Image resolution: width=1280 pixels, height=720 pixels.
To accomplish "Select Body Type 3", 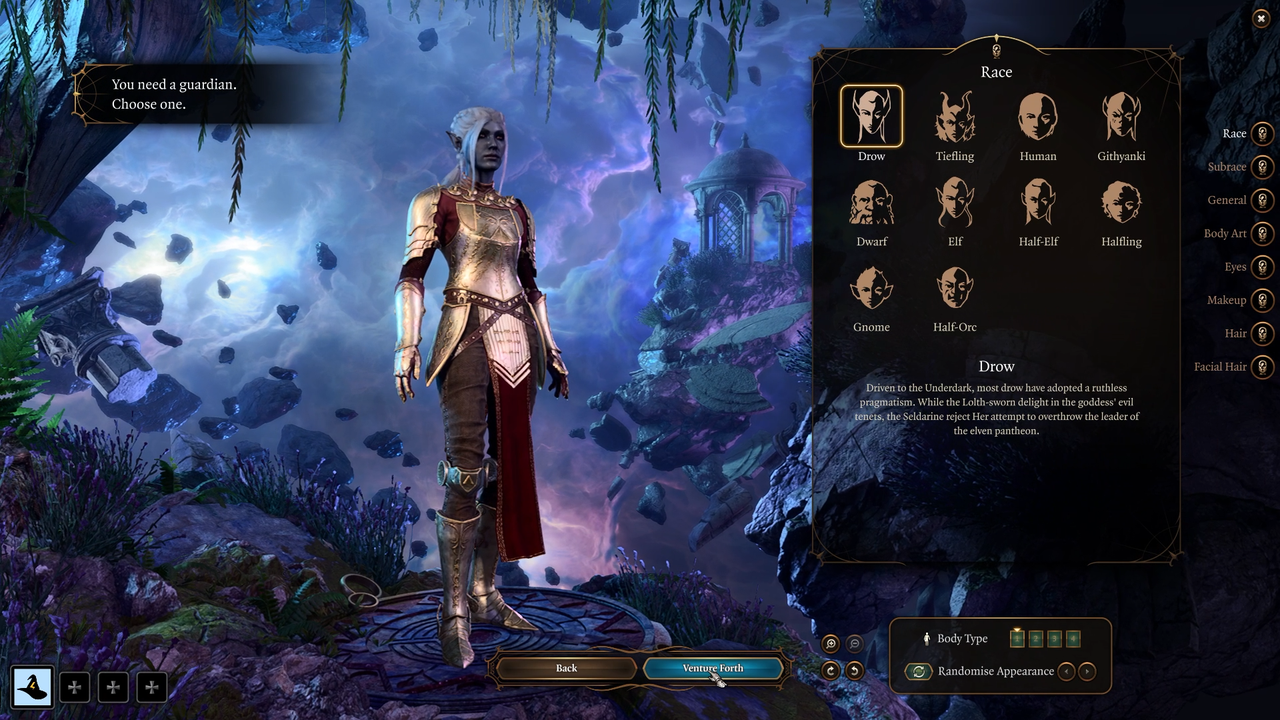I will [1054, 637].
